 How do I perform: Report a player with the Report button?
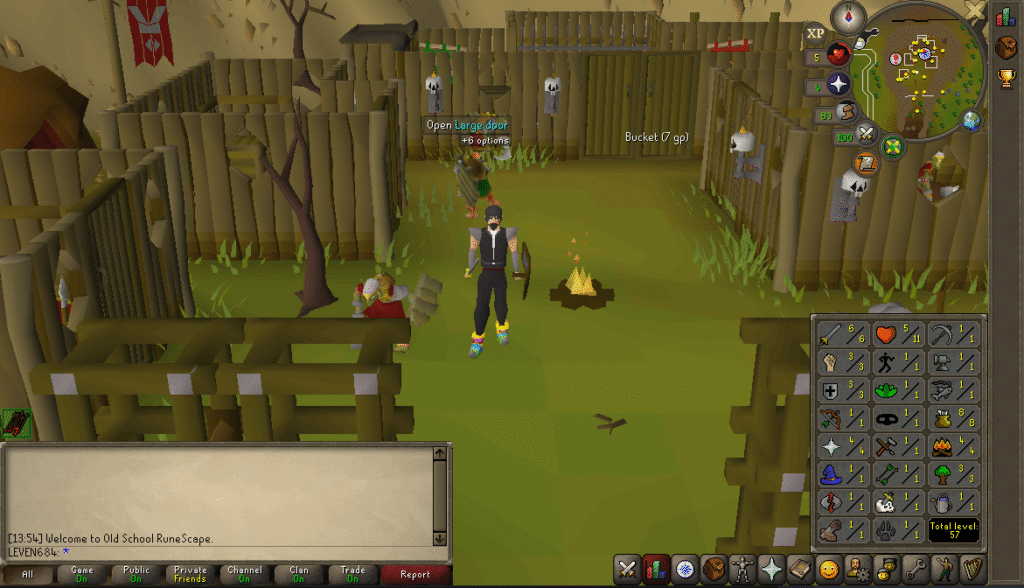pyautogui.click(x=414, y=575)
